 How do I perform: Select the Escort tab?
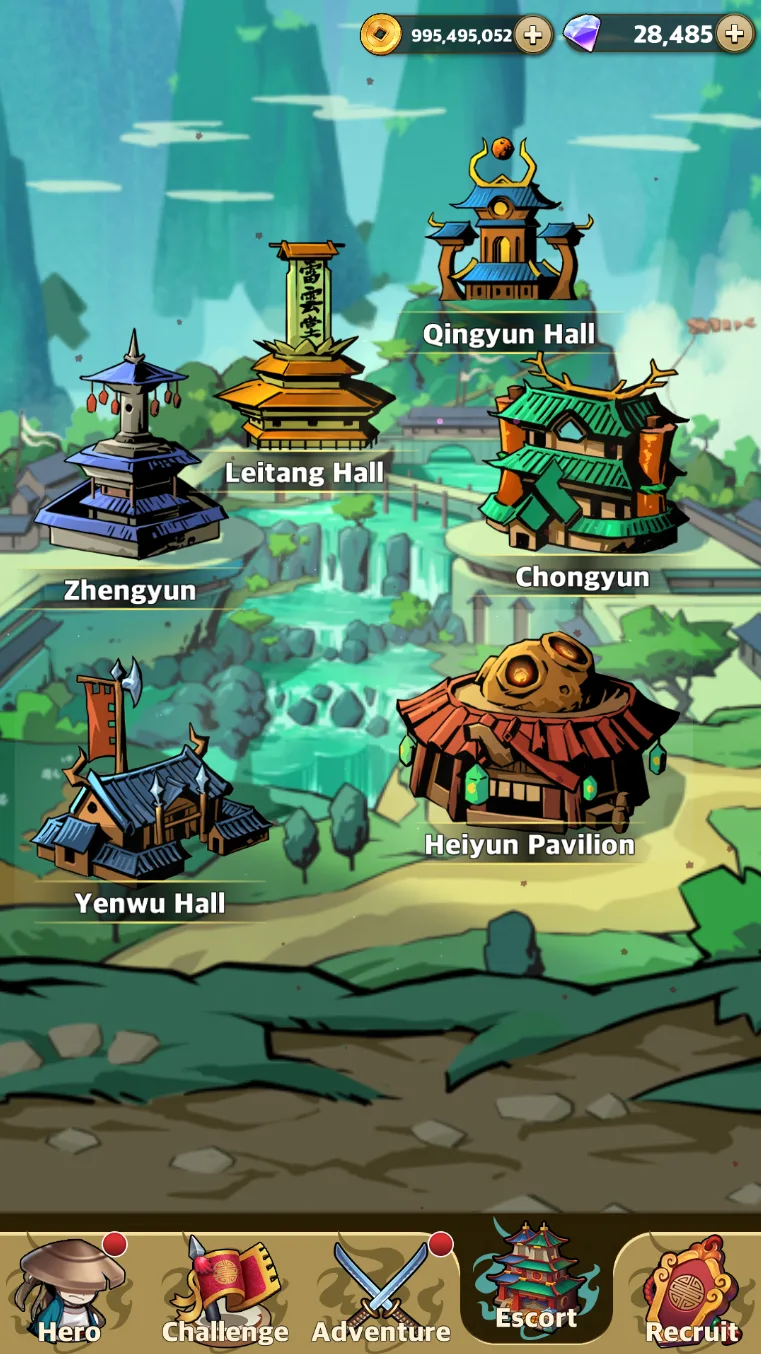(x=537, y=1285)
